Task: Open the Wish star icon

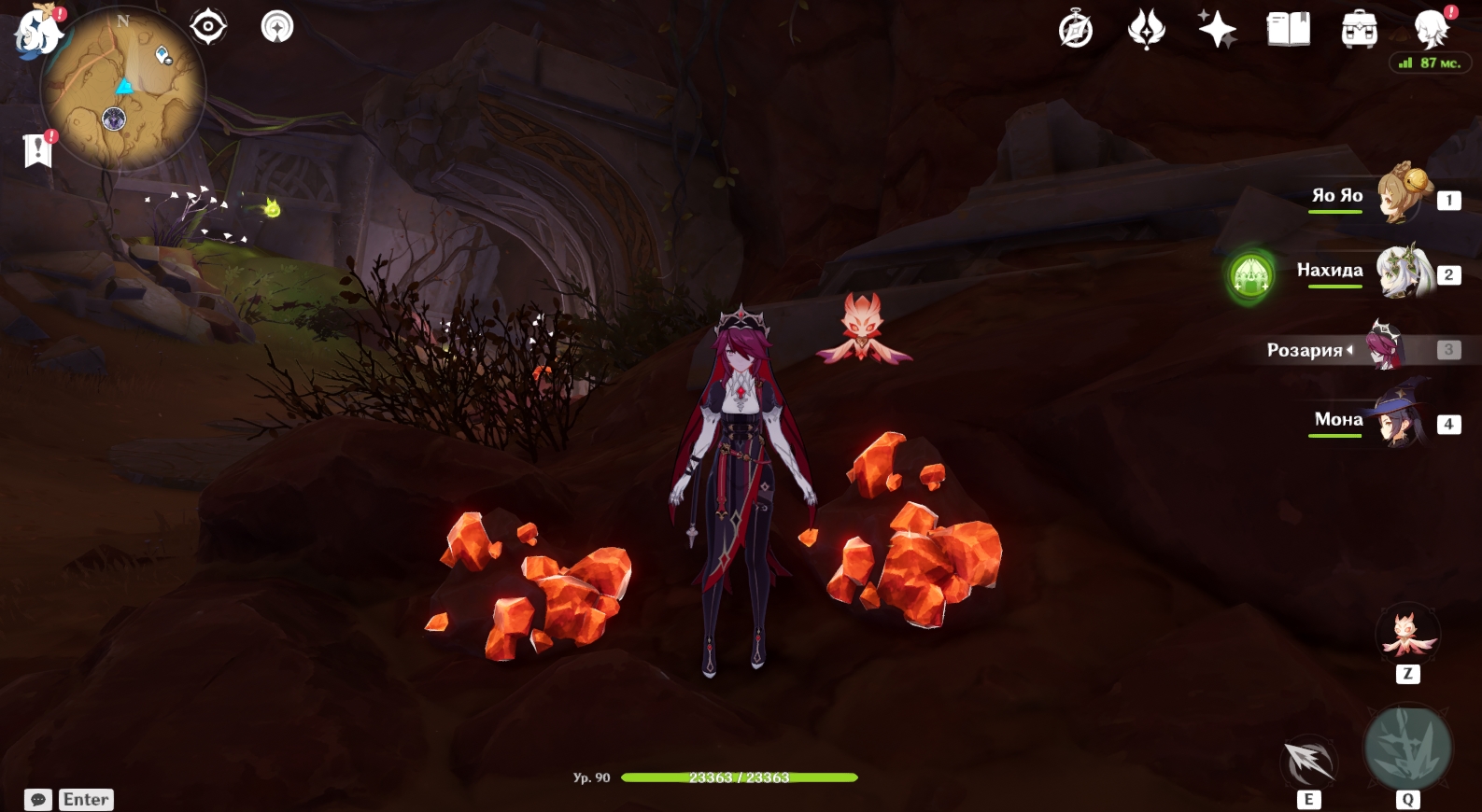Action: coord(1218,30)
